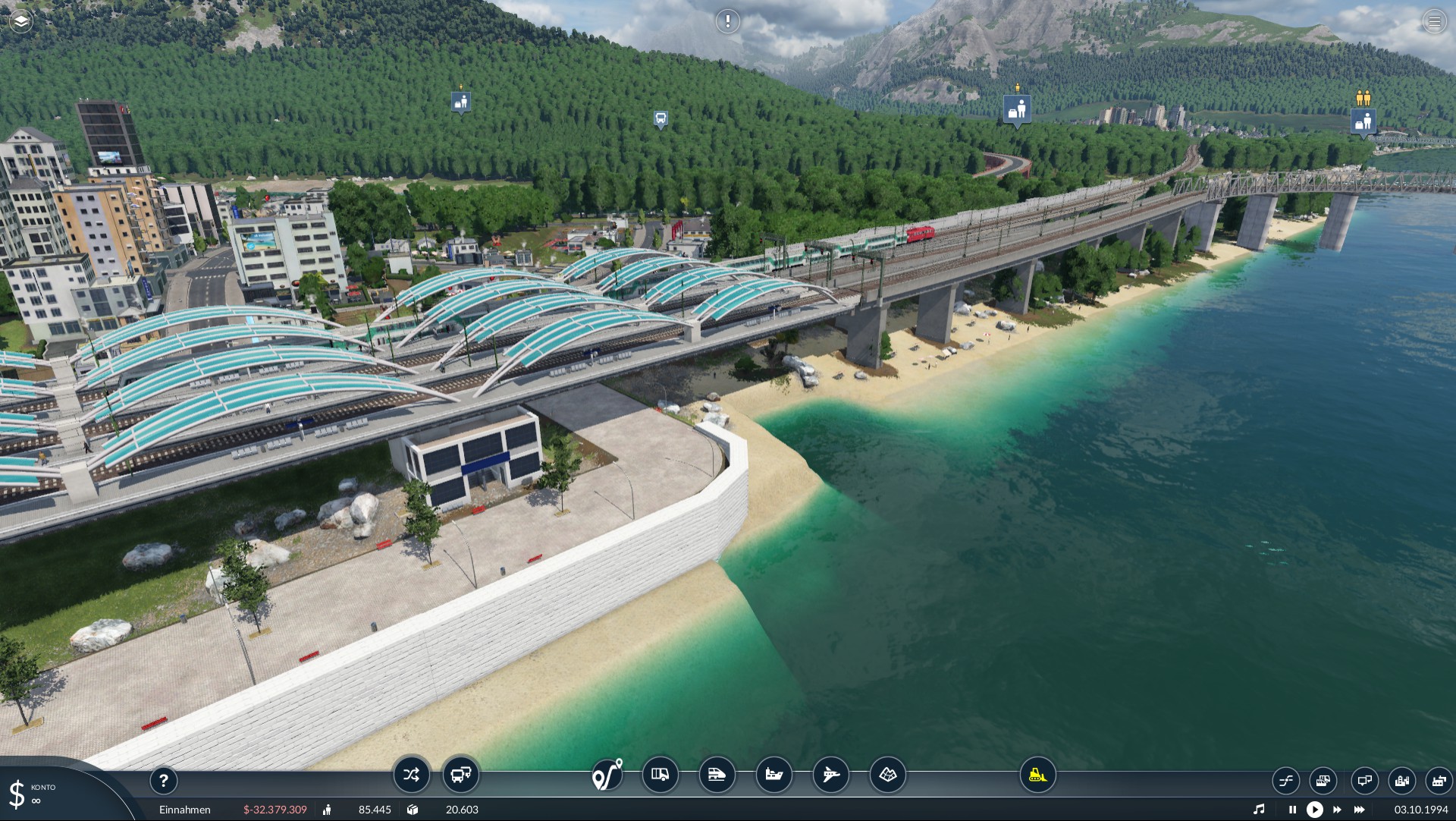This screenshot has width=1456, height=821.
Task: Activate the yellow bulldozer tool
Action: tap(1037, 775)
